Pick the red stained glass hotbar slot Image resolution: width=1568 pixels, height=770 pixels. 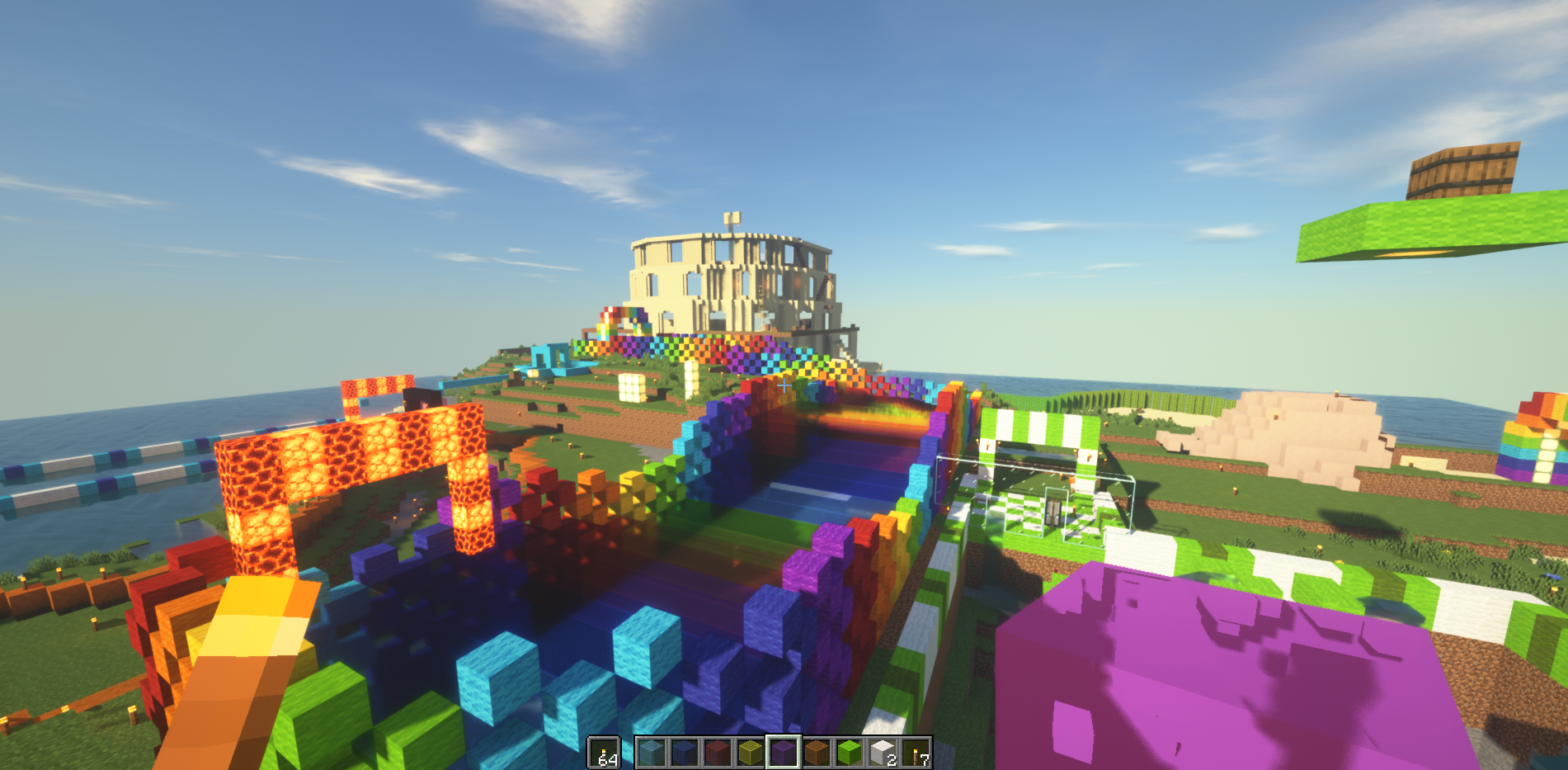click(717, 753)
